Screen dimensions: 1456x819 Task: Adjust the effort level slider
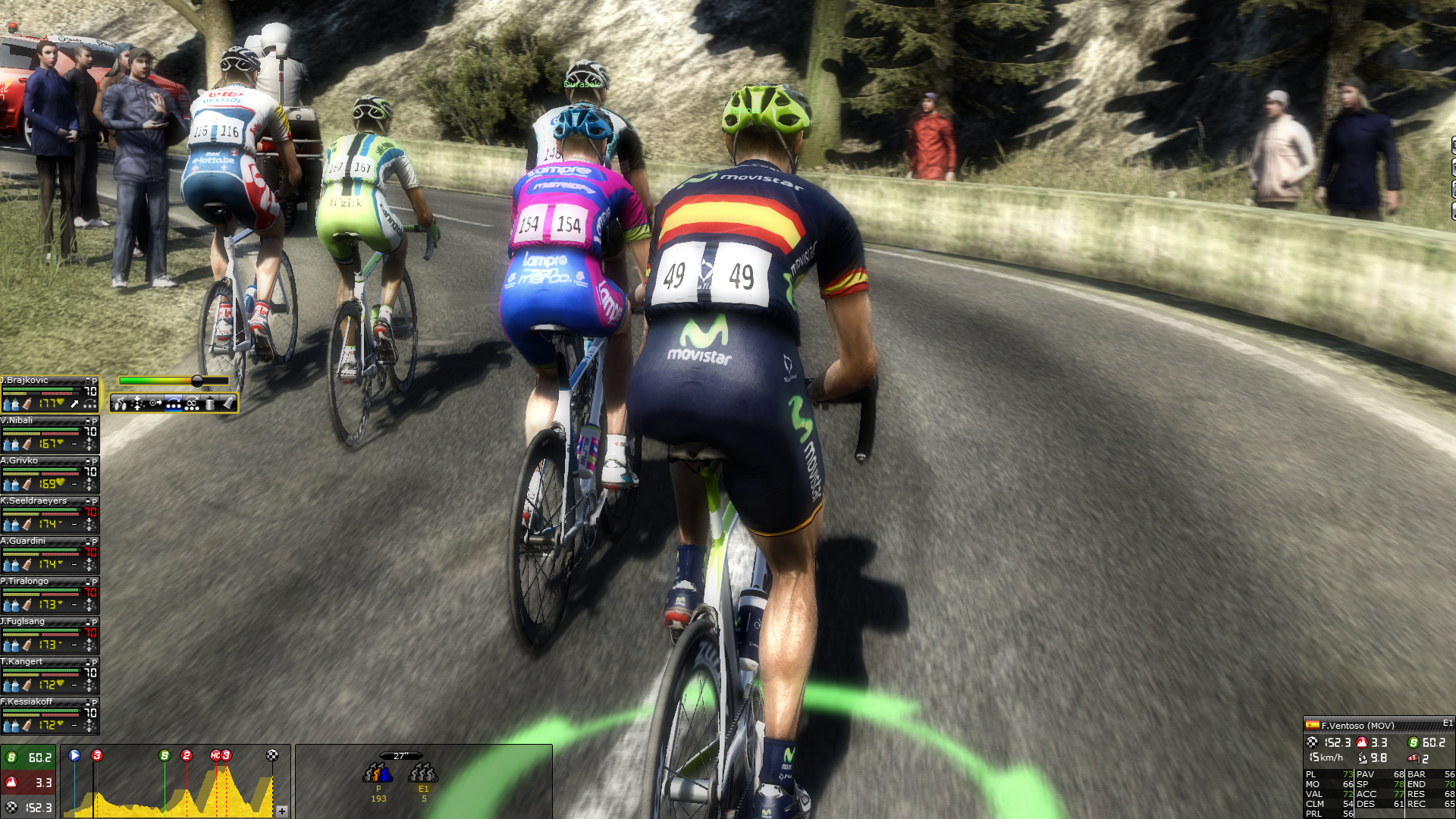click(197, 381)
